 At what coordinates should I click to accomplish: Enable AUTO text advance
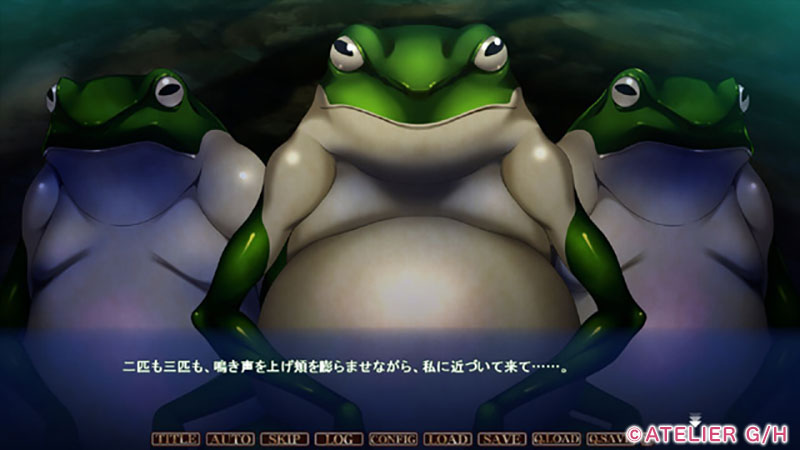point(229,438)
